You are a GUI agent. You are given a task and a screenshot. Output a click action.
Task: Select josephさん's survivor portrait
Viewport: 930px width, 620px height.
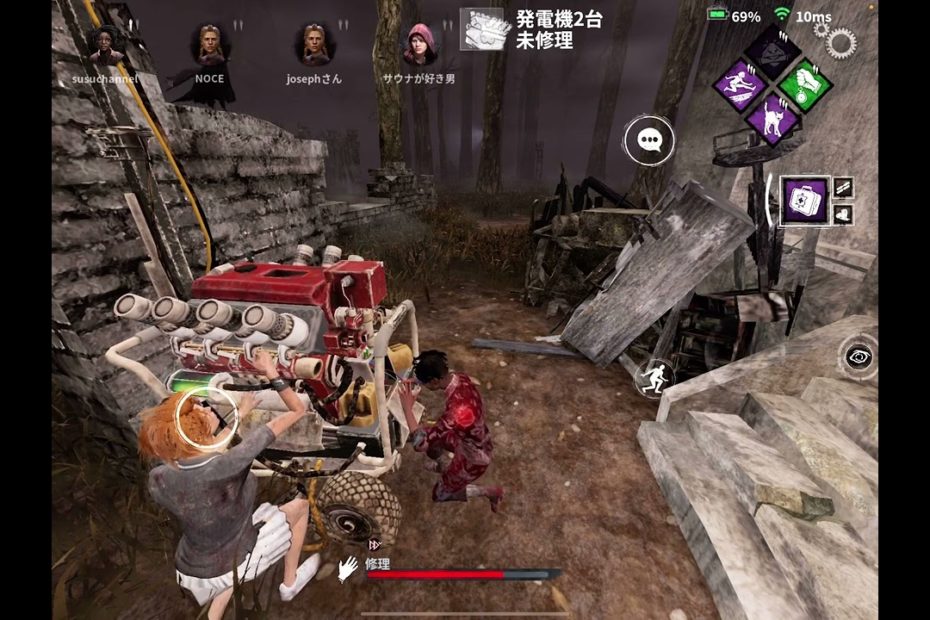(313, 45)
